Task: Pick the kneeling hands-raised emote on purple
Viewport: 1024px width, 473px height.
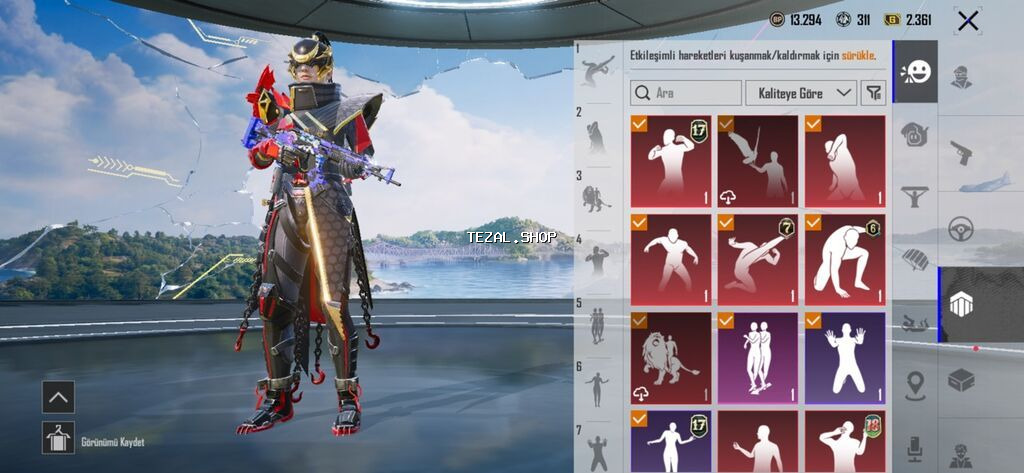Action: point(845,357)
